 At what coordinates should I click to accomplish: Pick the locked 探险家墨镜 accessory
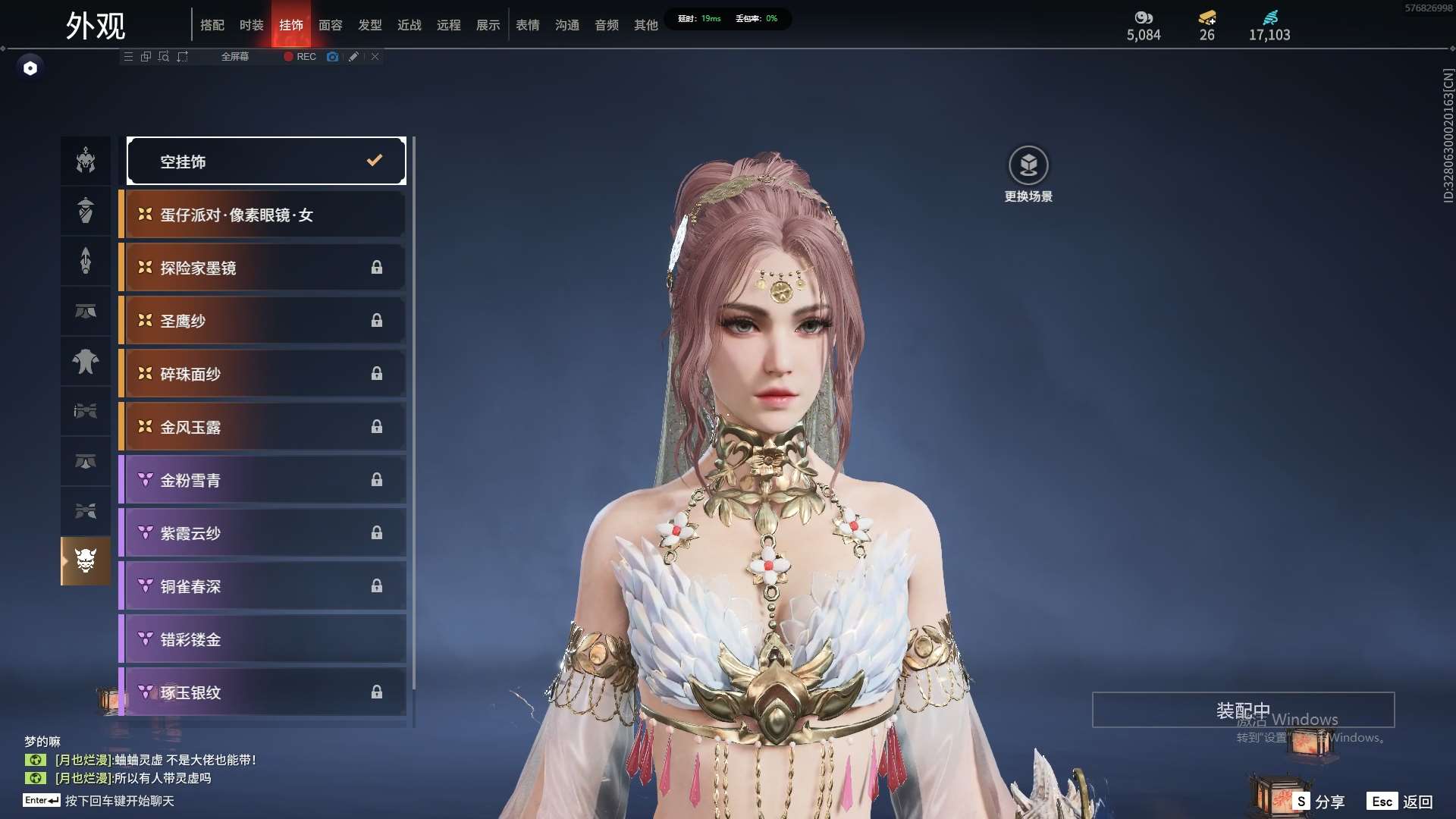pos(264,268)
